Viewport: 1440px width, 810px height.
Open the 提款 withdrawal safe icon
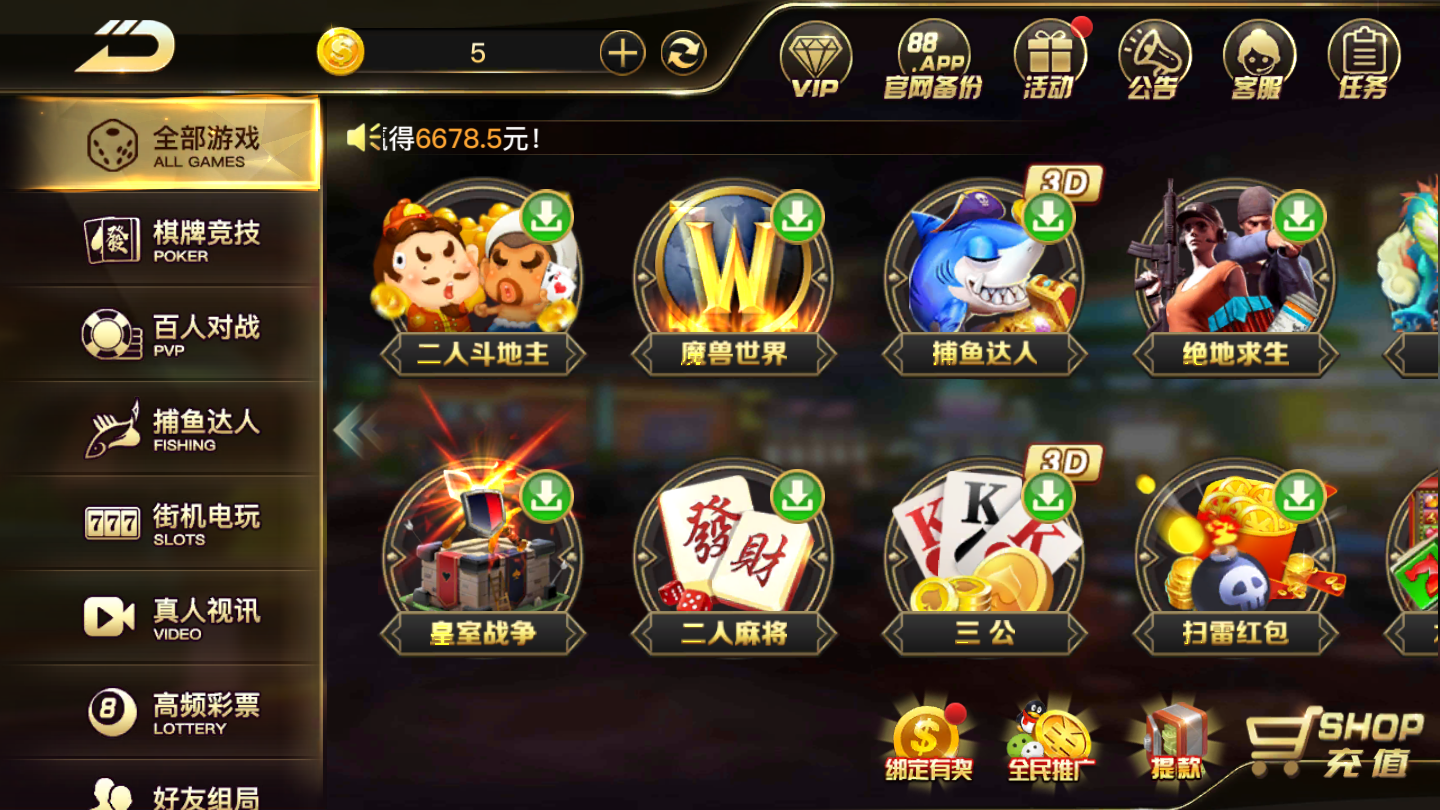pos(1176,740)
